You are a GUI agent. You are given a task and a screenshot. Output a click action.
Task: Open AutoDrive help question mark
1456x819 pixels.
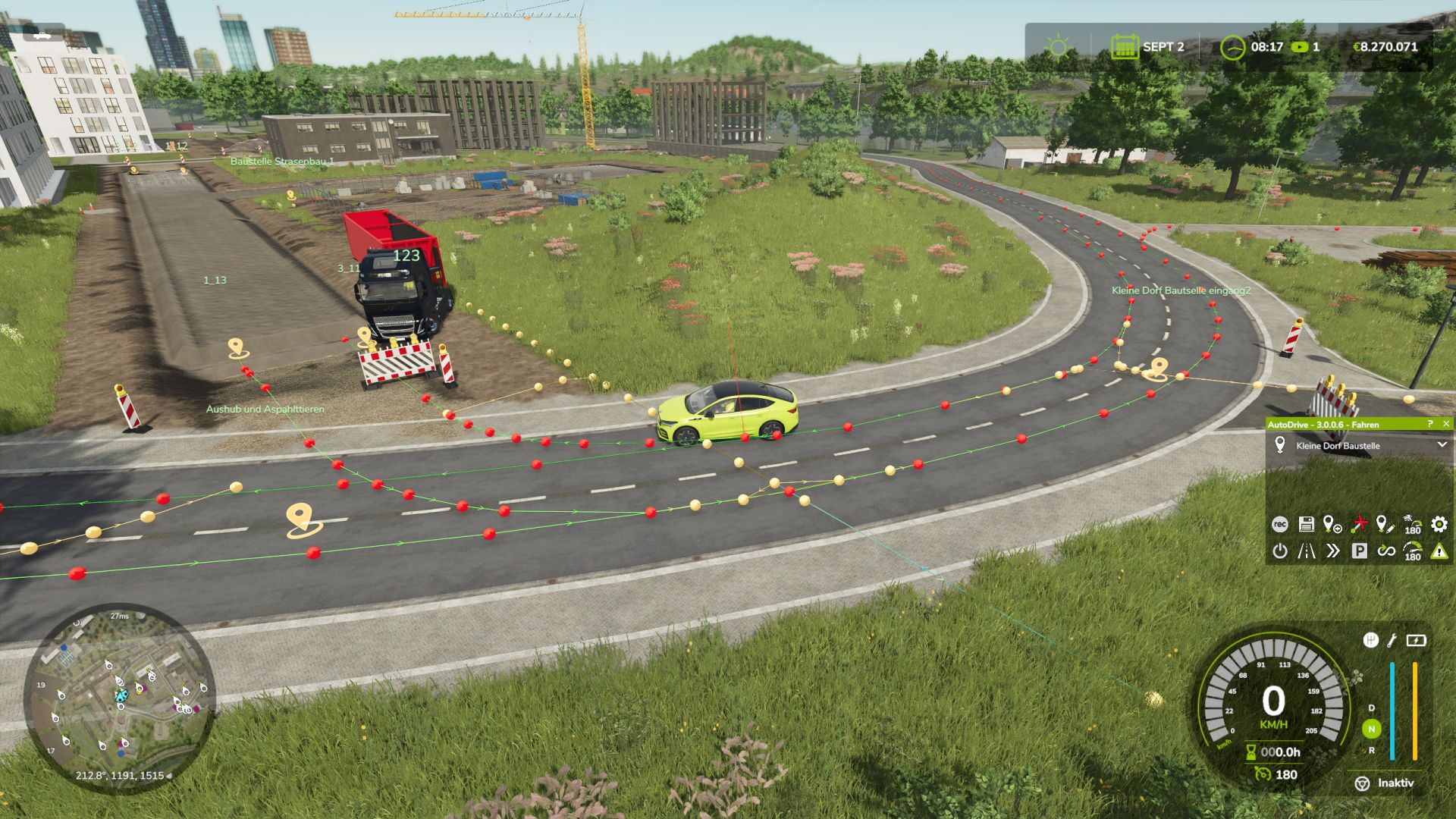[x=1430, y=424]
